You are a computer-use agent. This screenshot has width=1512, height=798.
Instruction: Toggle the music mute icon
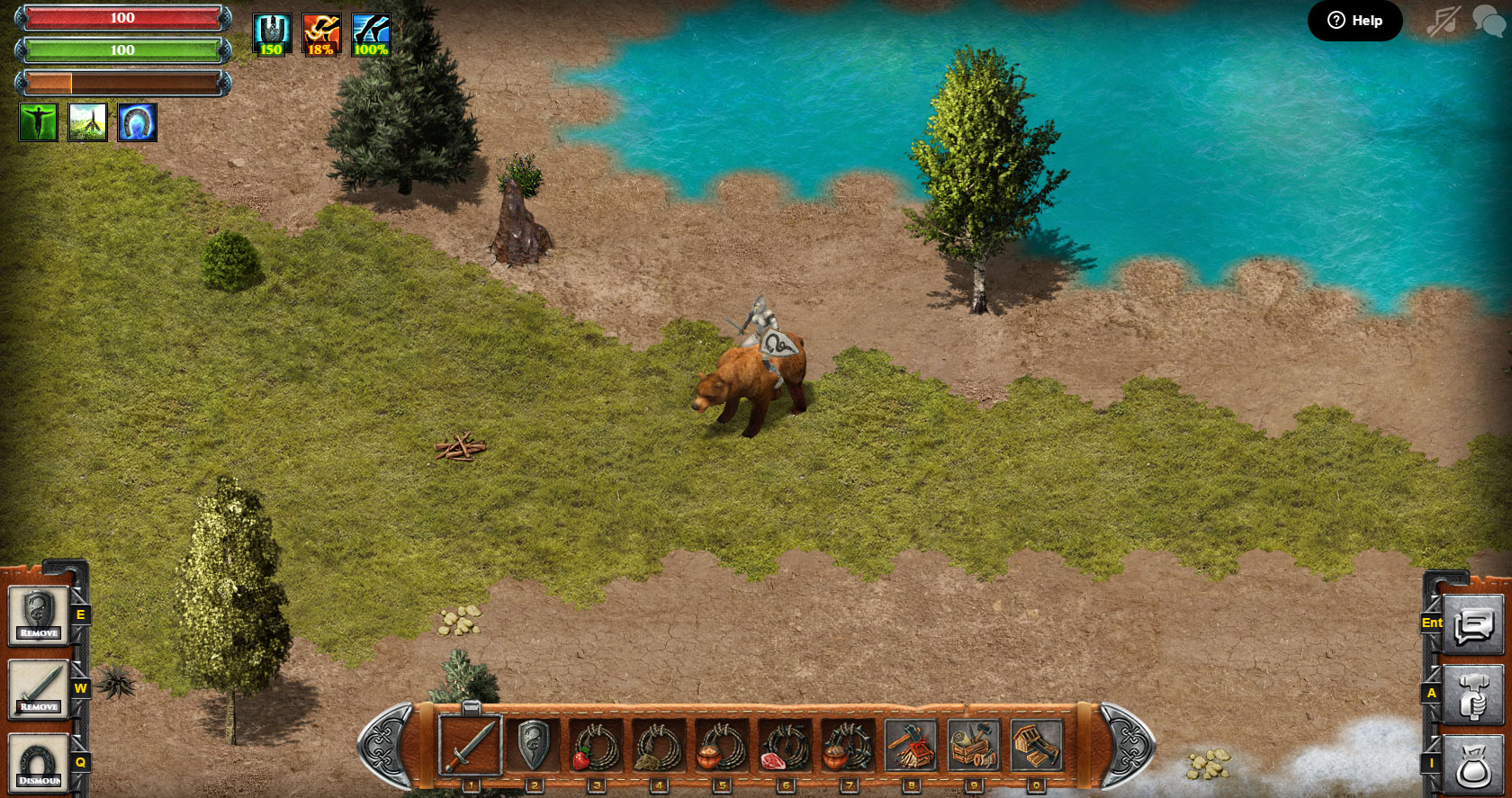(1443, 21)
